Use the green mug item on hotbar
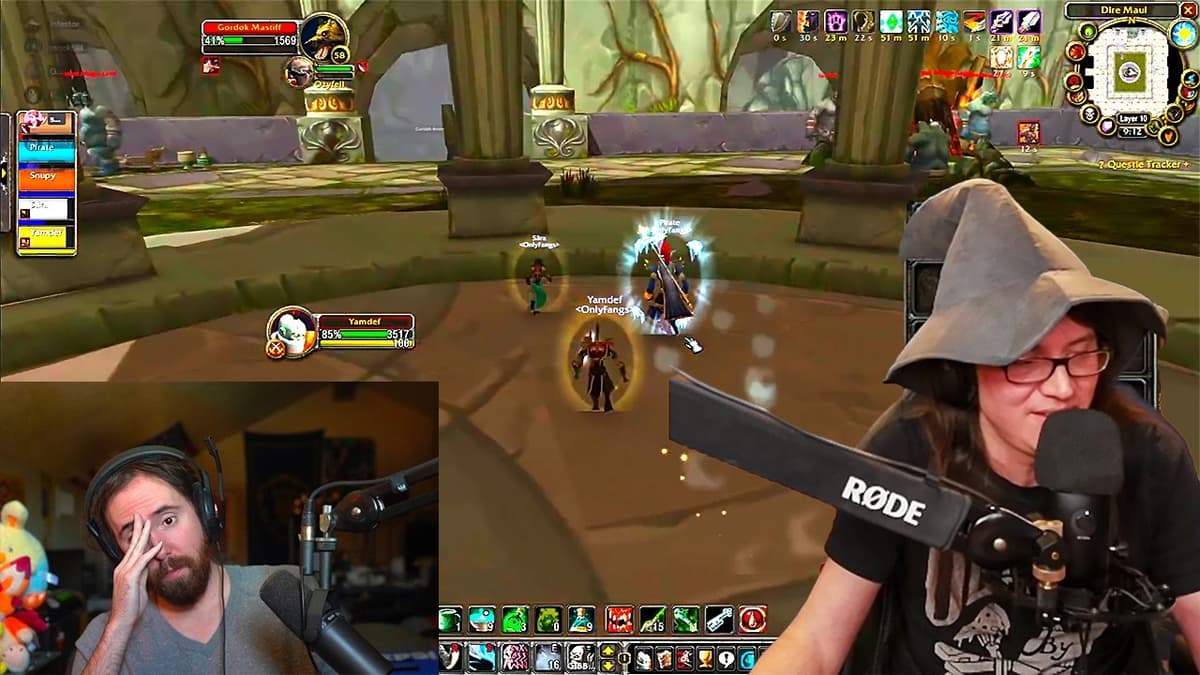The width and height of the screenshot is (1200, 675). 450,619
